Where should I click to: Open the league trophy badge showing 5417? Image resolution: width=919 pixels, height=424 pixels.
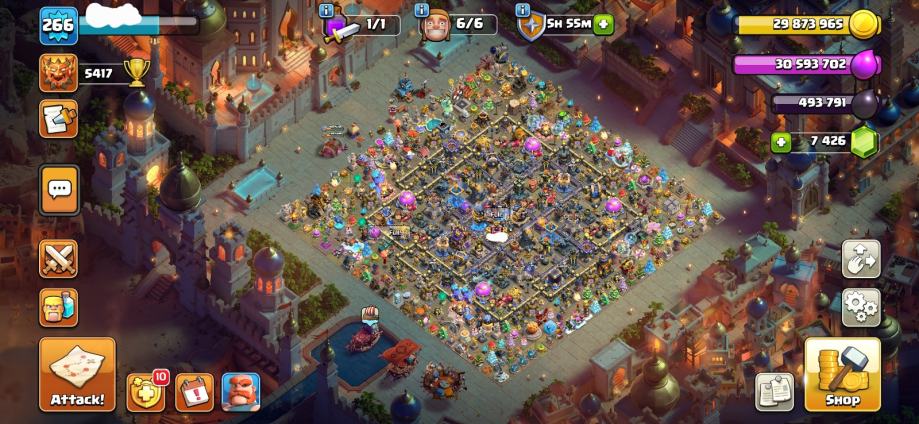click(59, 72)
